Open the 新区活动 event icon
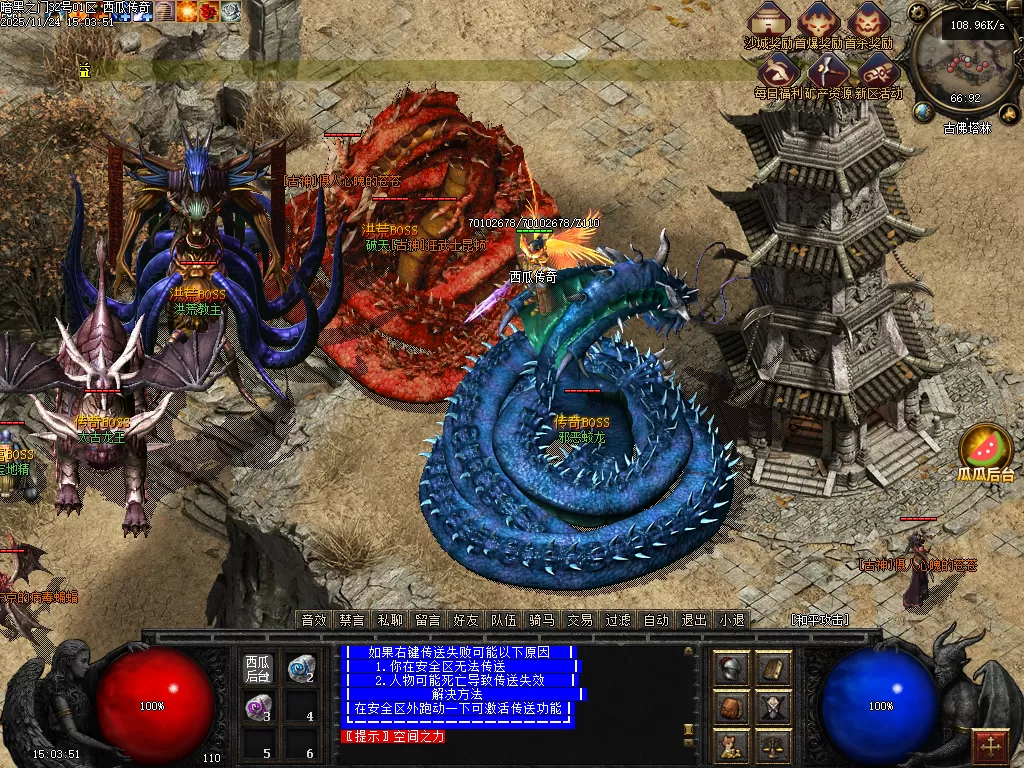This screenshot has width=1024, height=768. coord(877,72)
